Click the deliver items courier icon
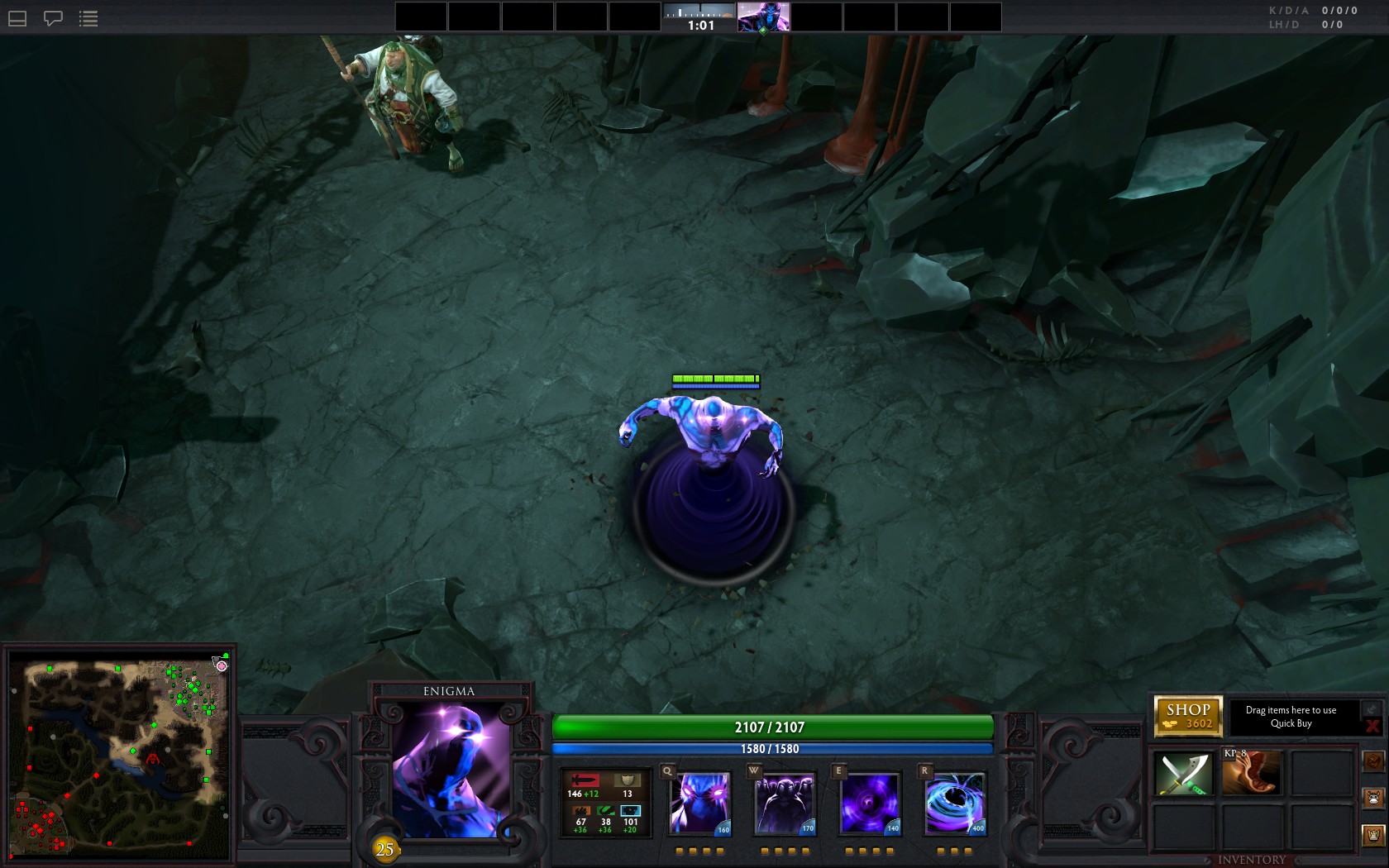Viewport: 1389px width, 868px height. (x=1374, y=762)
